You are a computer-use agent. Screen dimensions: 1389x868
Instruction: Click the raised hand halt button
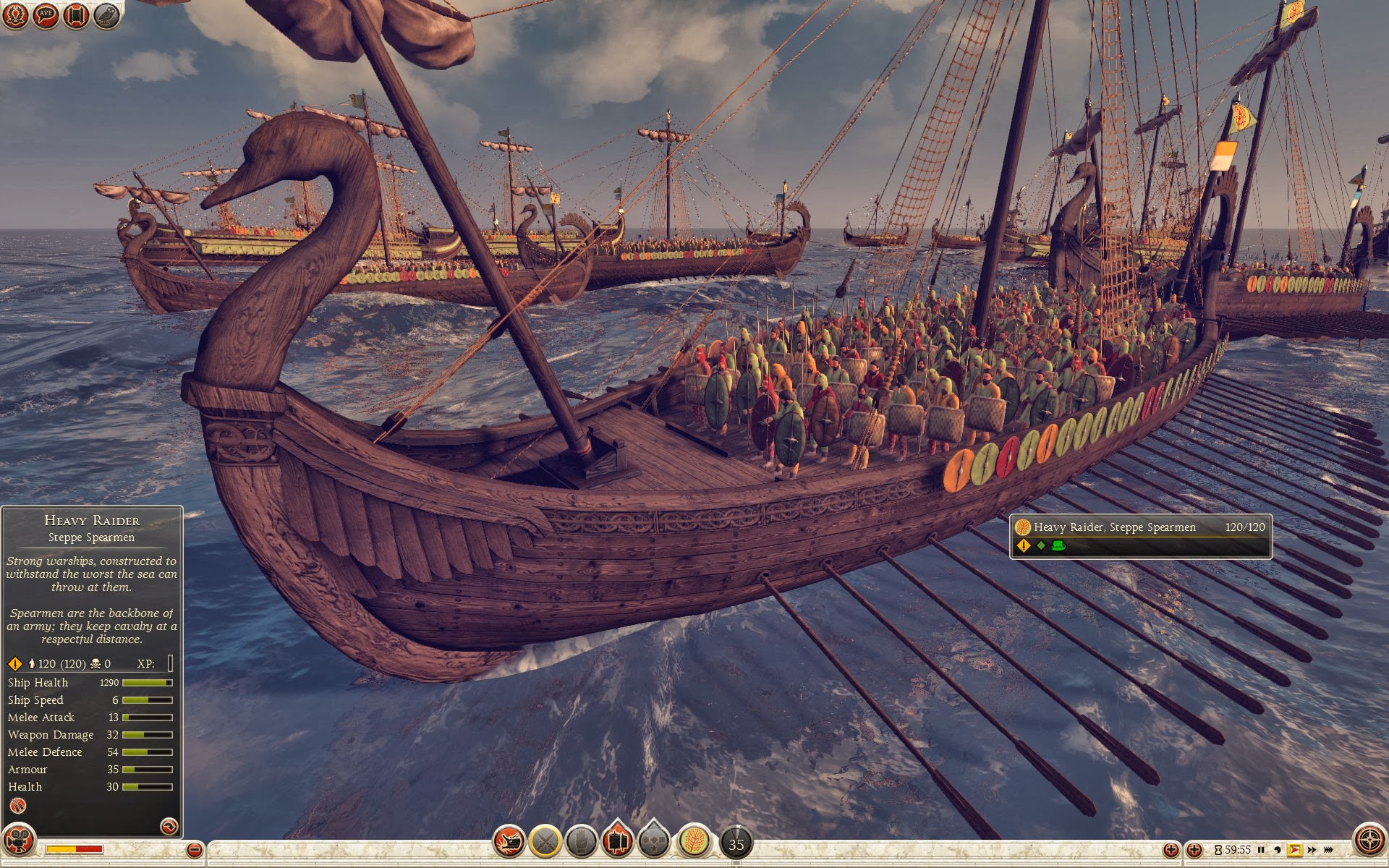pyautogui.click(x=581, y=841)
